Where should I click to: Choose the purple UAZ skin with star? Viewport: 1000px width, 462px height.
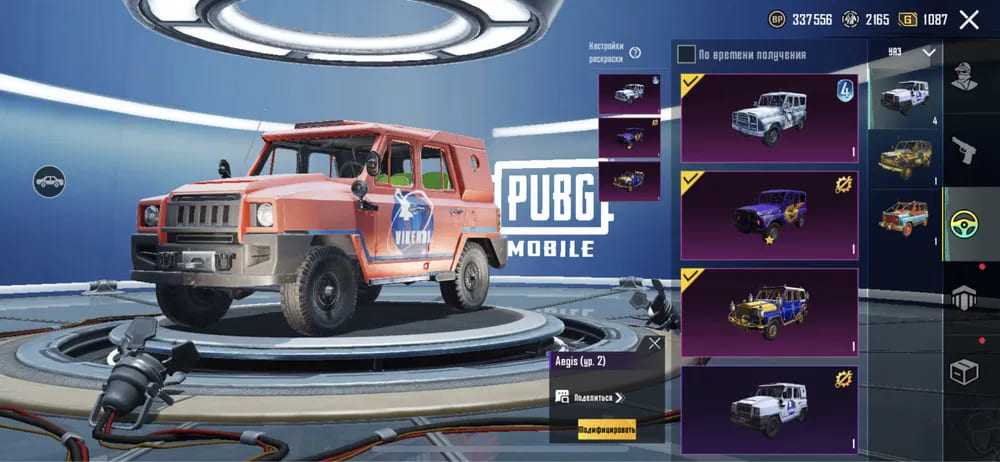coord(768,215)
